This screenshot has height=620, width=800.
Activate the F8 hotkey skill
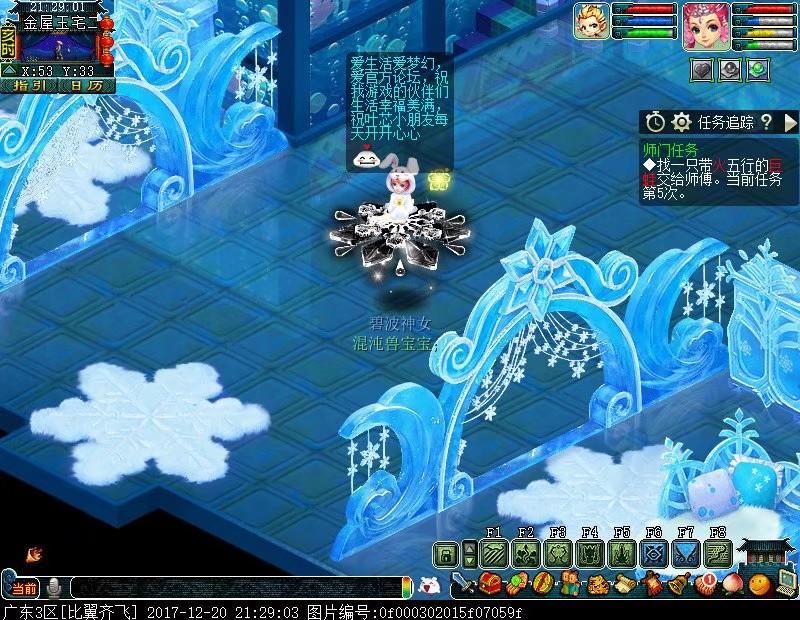tap(718, 554)
